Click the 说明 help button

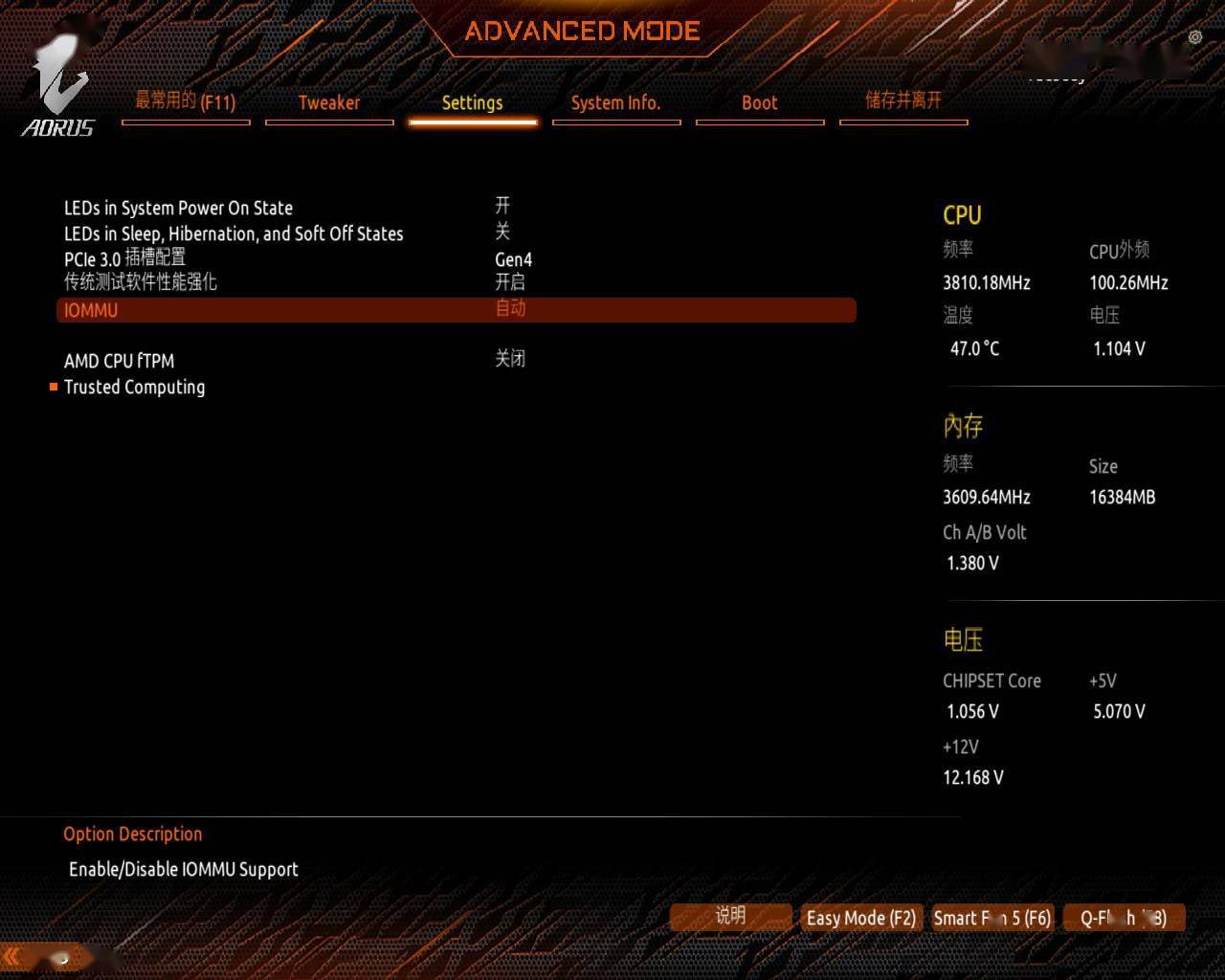(730, 917)
